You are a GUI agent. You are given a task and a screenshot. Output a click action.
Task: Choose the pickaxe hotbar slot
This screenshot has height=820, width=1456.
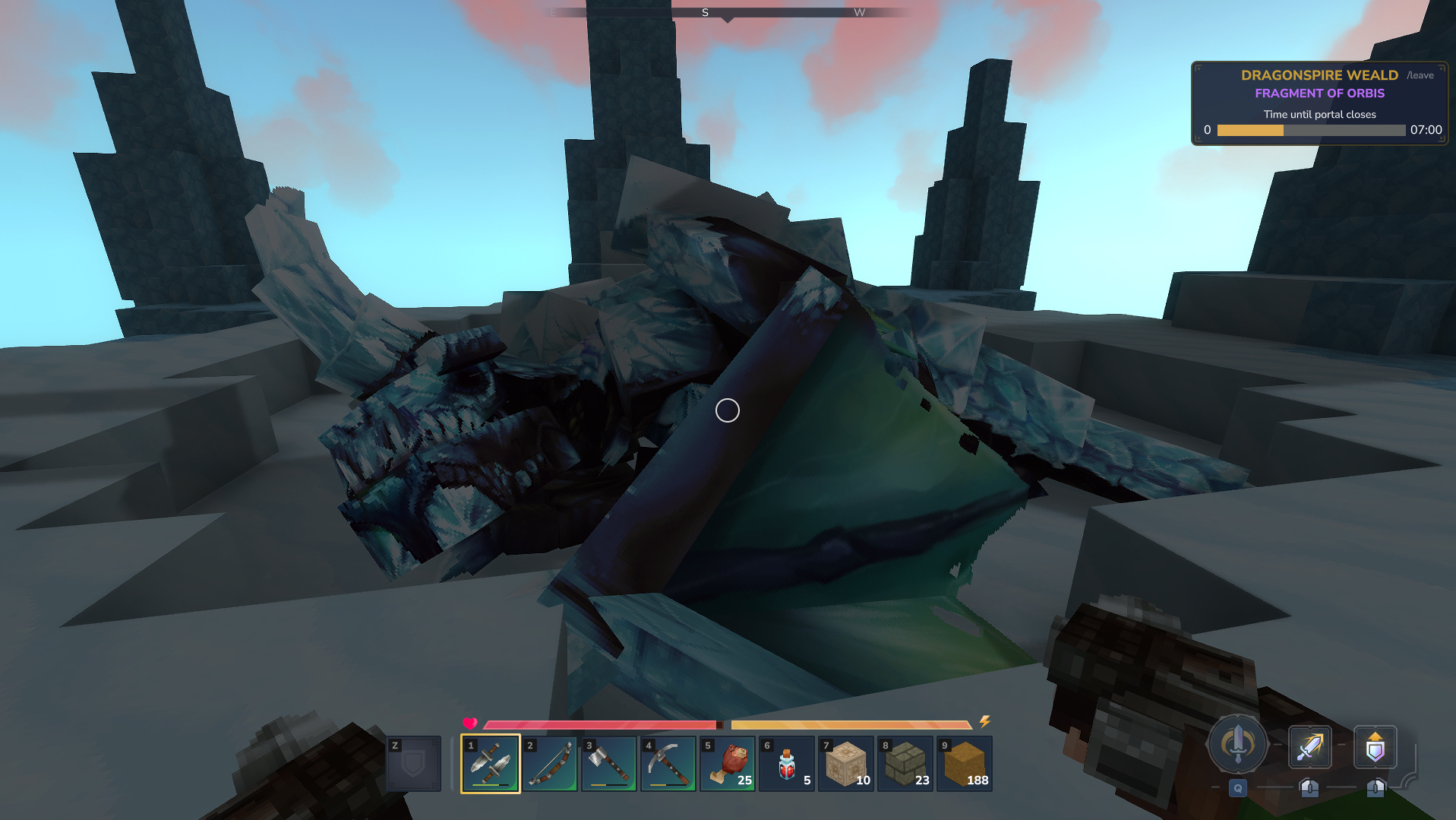pos(668,763)
